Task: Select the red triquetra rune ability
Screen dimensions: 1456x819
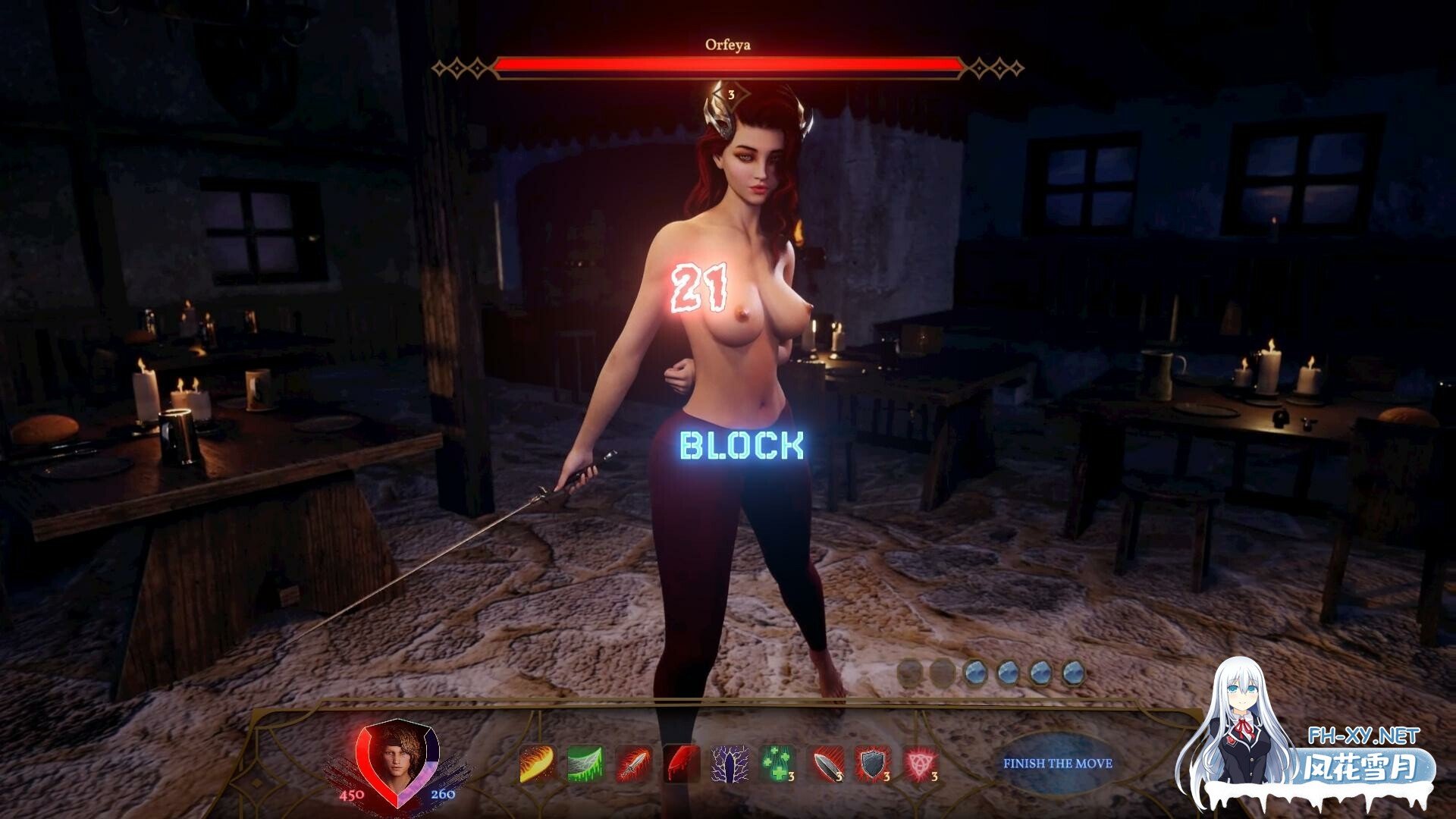Action: (921, 764)
